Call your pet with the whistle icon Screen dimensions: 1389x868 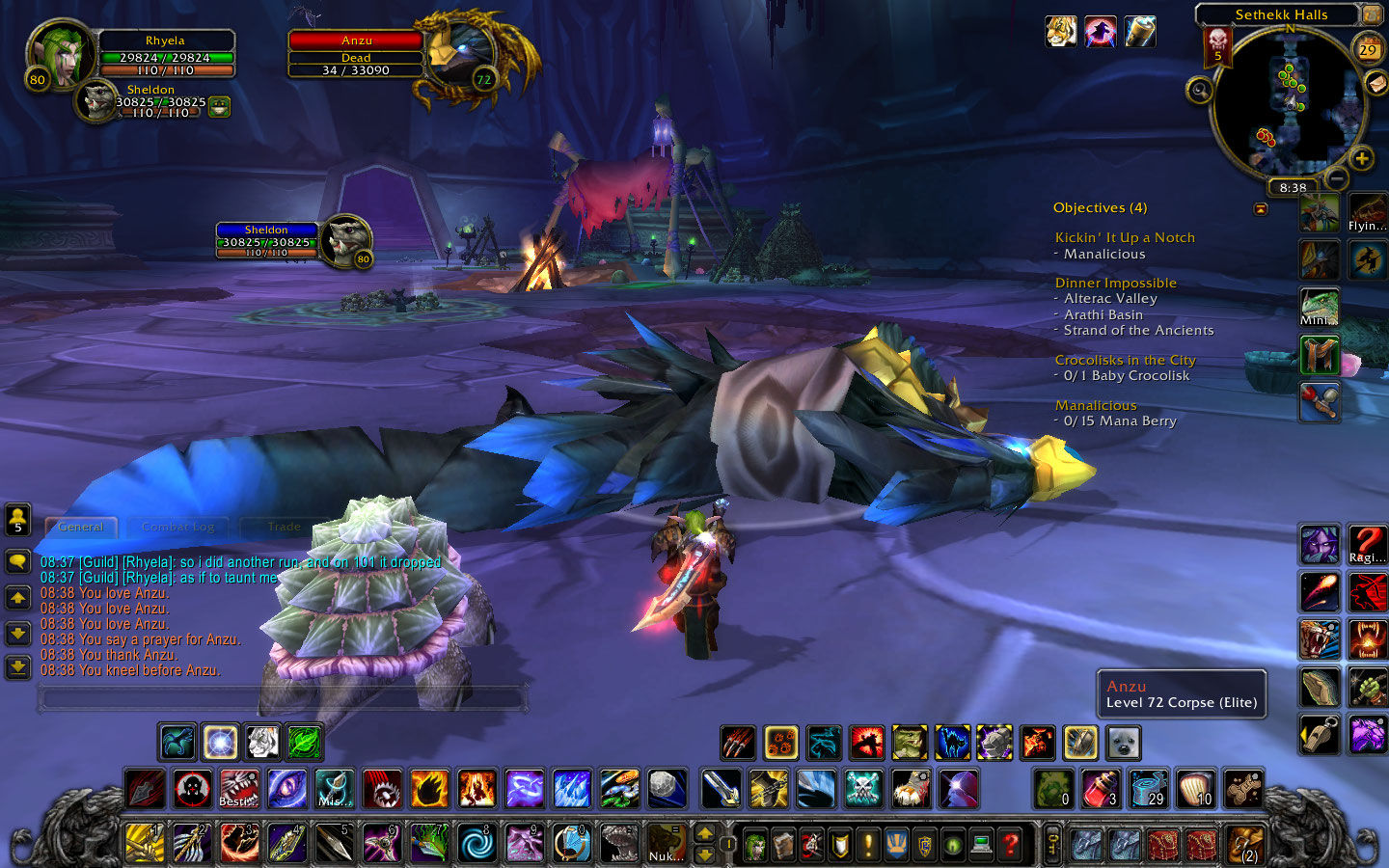[x=1320, y=734]
